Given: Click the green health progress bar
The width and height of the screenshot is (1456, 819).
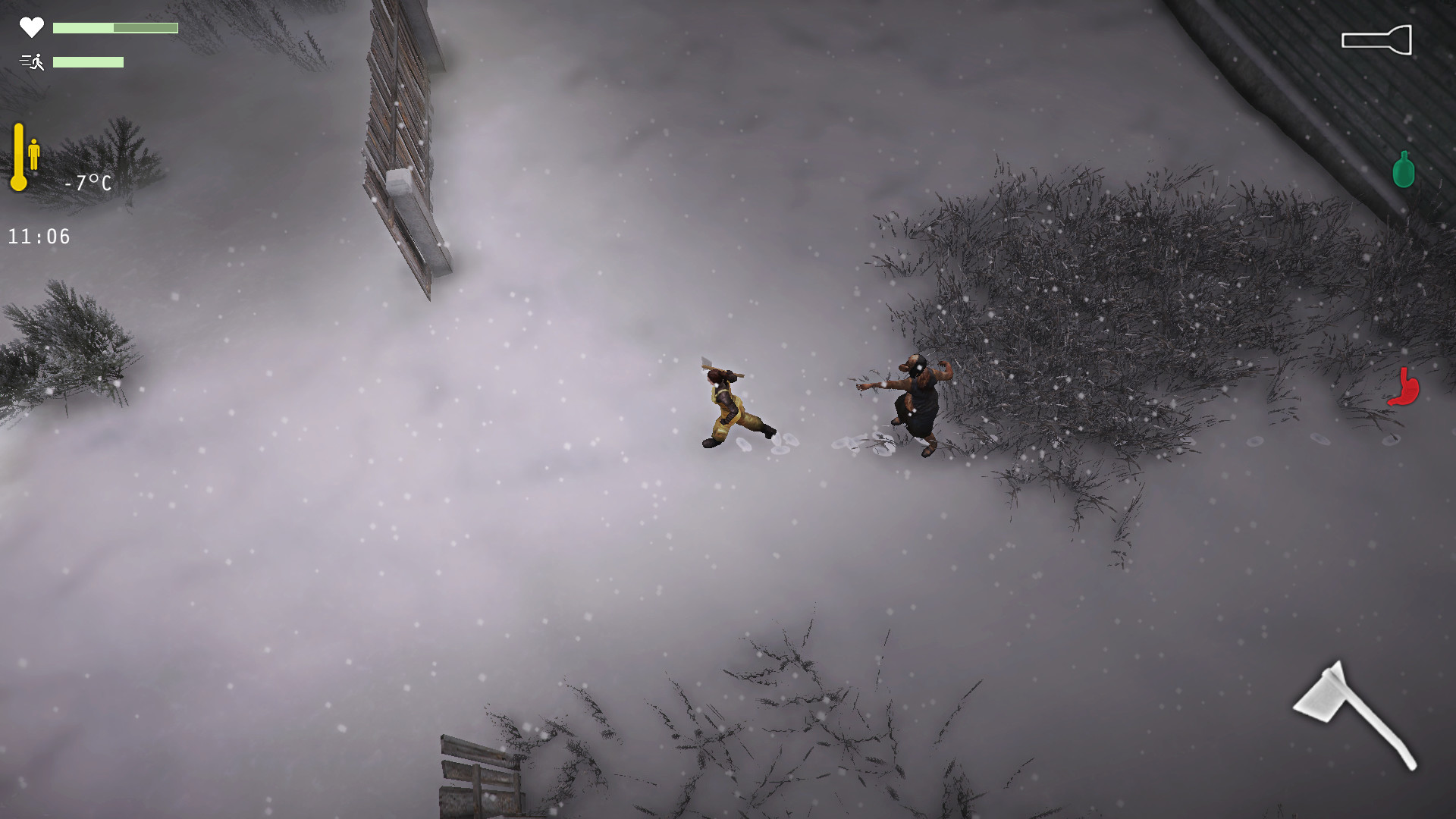Looking at the screenshot, I should pos(114,27).
